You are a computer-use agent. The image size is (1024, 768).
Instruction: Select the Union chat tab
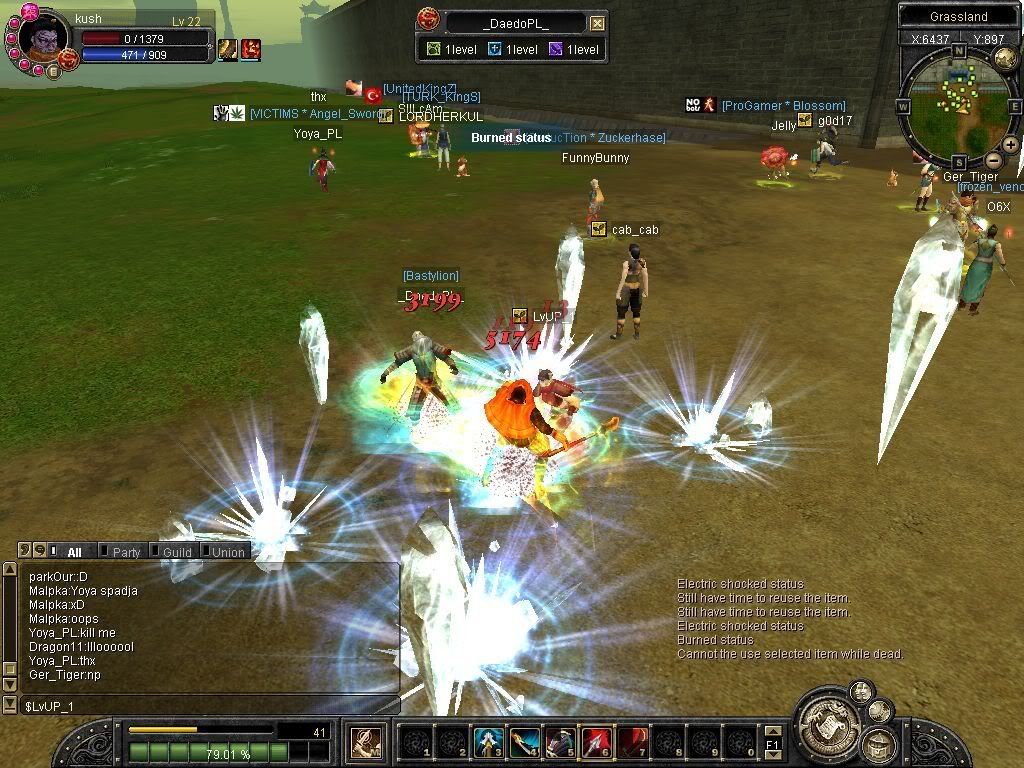[228, 552]
